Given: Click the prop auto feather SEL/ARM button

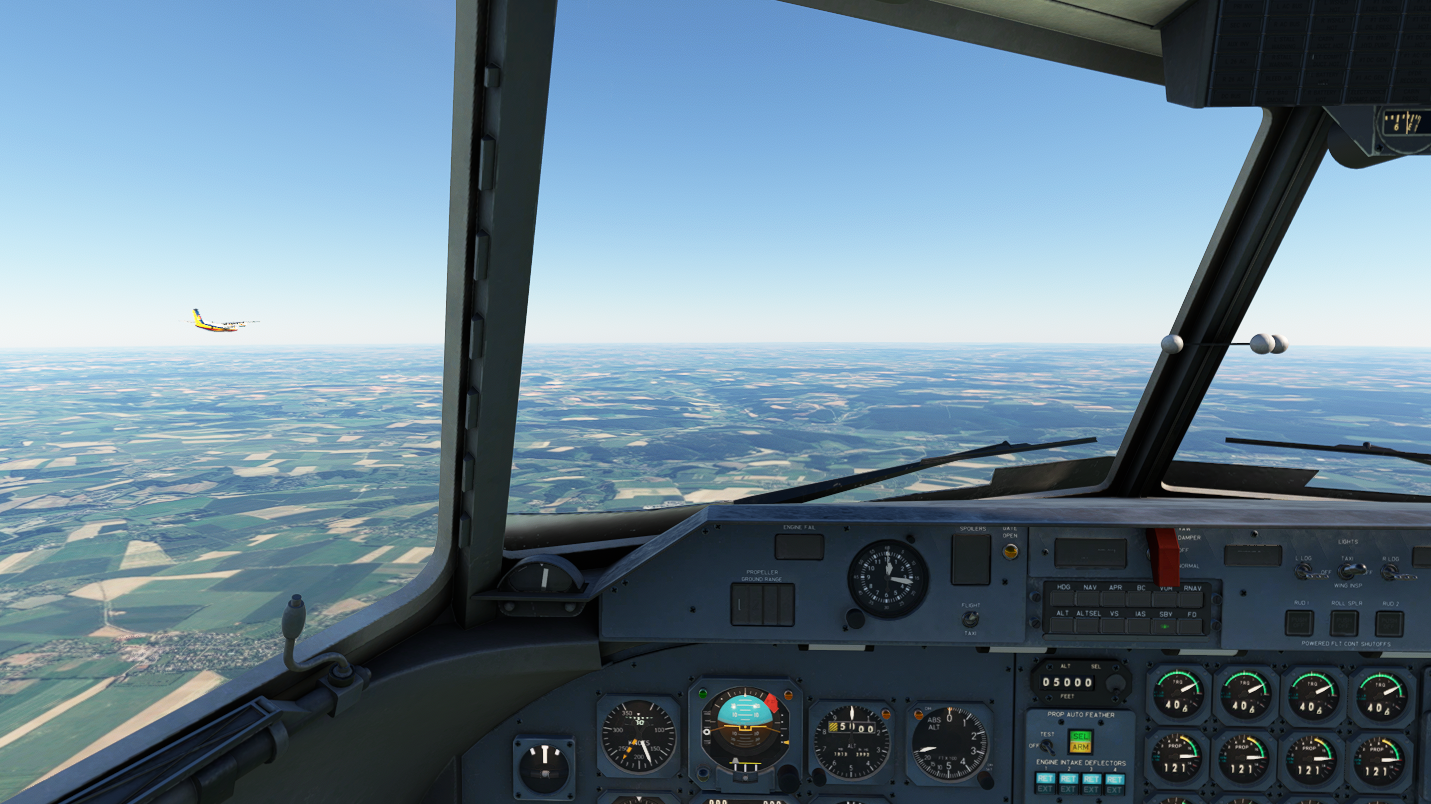Looking at the screenshot, I should click(x=1080, y=741).
